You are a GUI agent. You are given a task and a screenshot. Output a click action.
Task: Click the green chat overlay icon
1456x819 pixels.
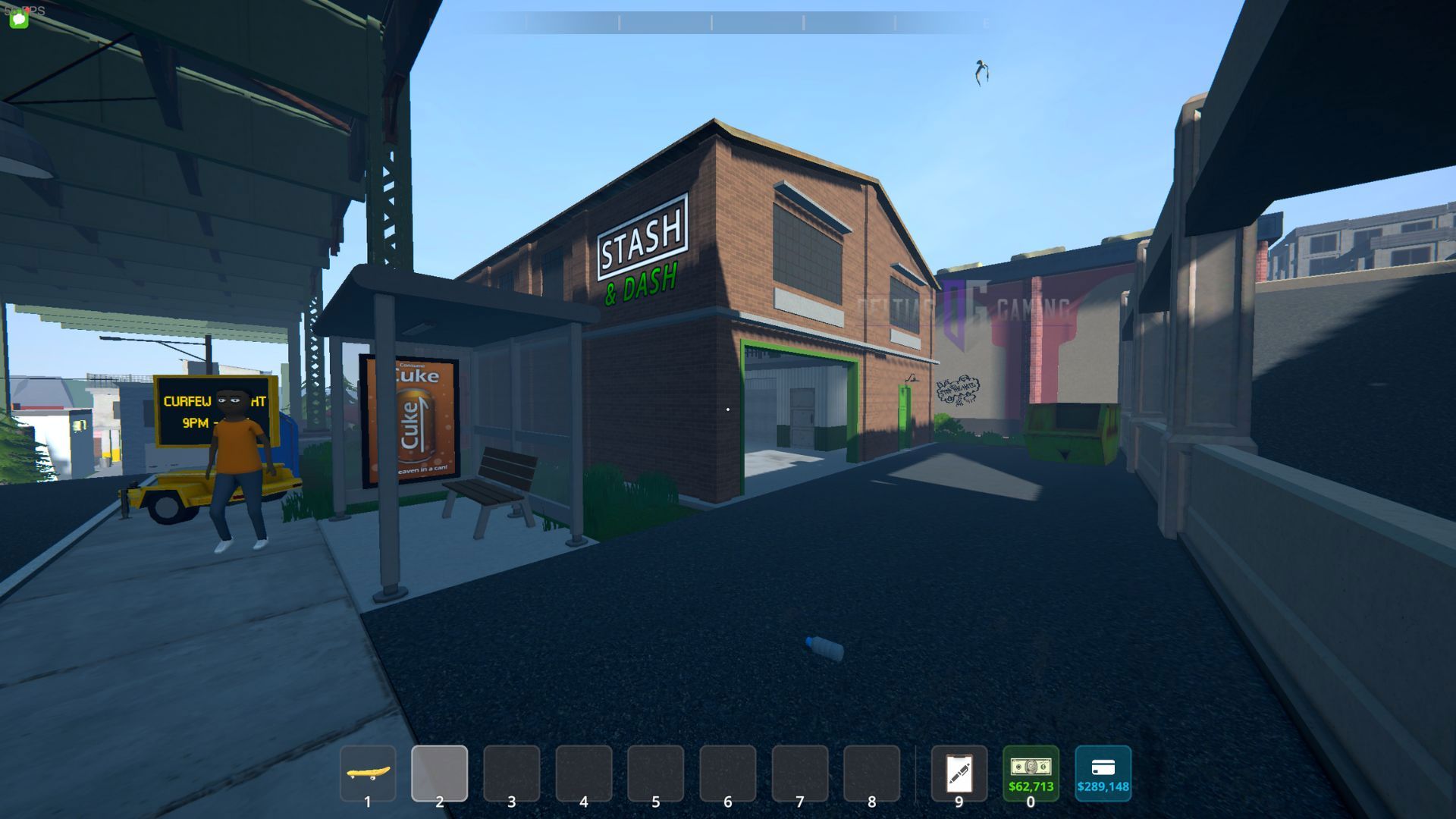click(19, 19)
